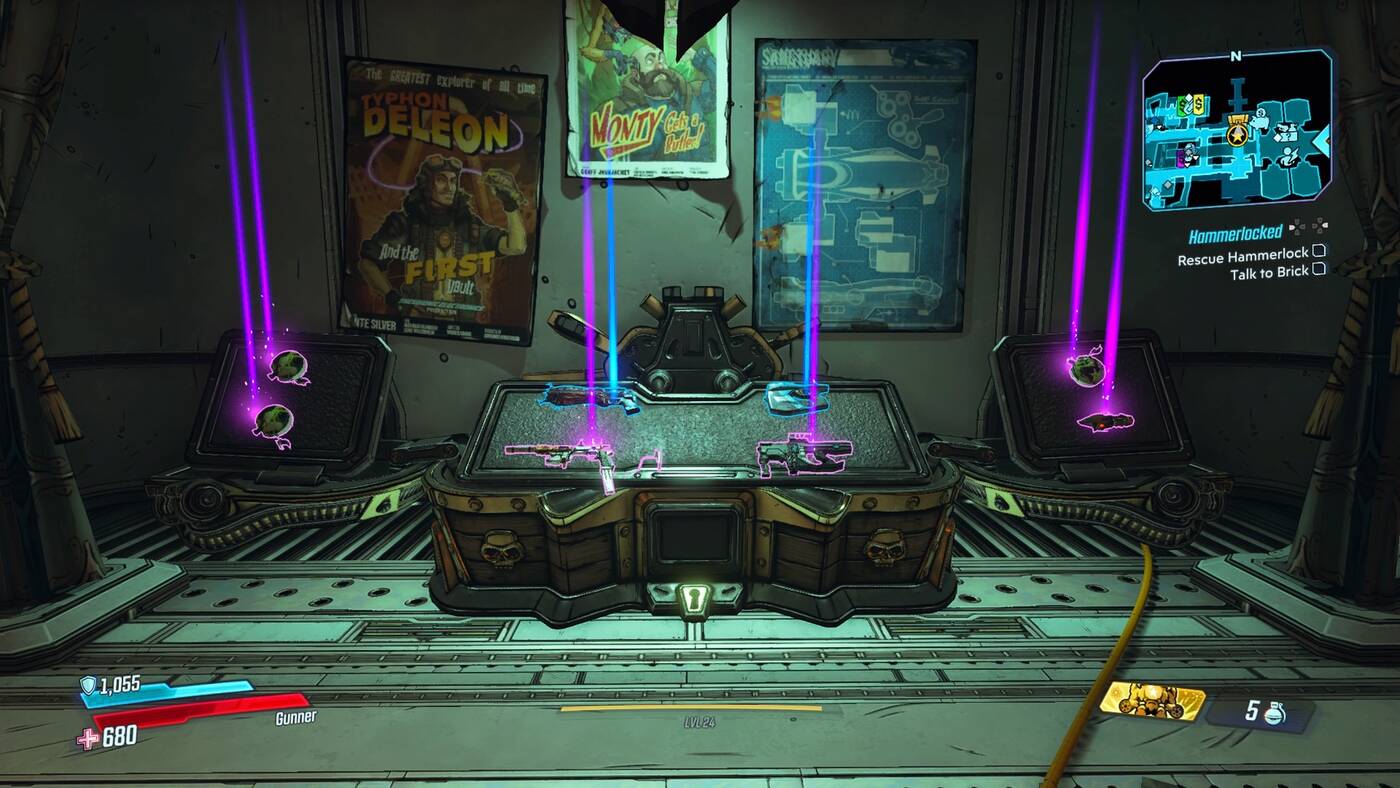Expand the minimap using the side chevron arrow
Screen dimensions: 1400x788
click(x=1322, y=139)
